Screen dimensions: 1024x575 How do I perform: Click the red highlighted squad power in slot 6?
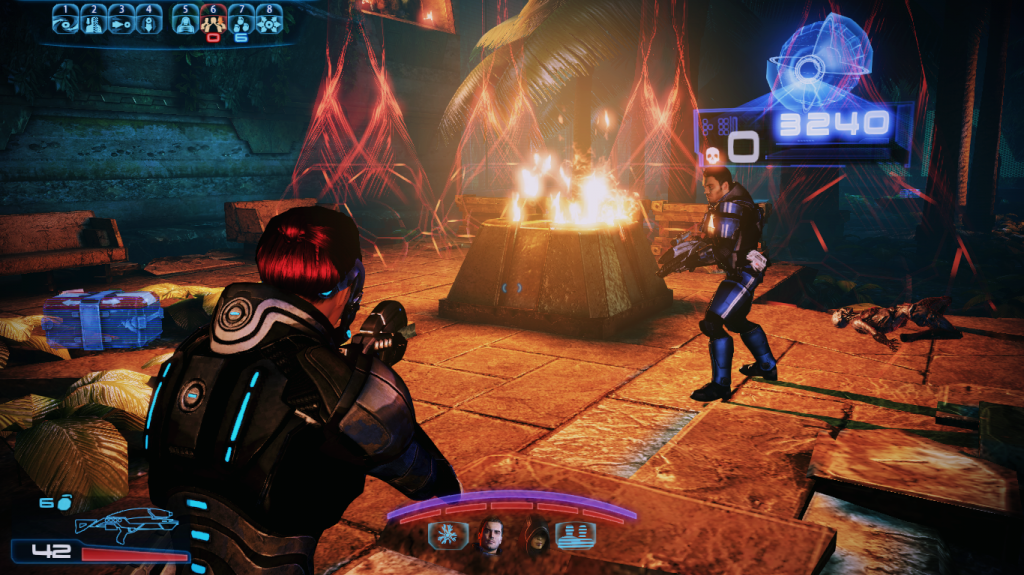213,21
